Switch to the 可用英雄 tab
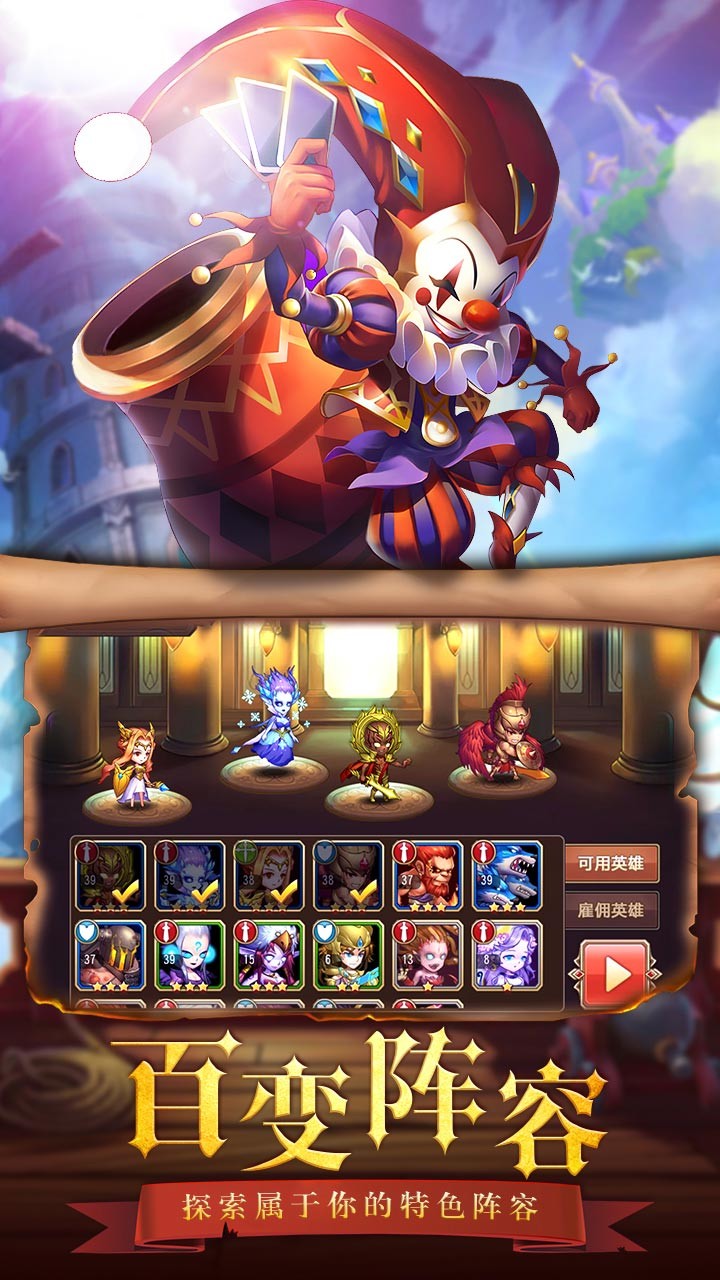 pos(612,863)
